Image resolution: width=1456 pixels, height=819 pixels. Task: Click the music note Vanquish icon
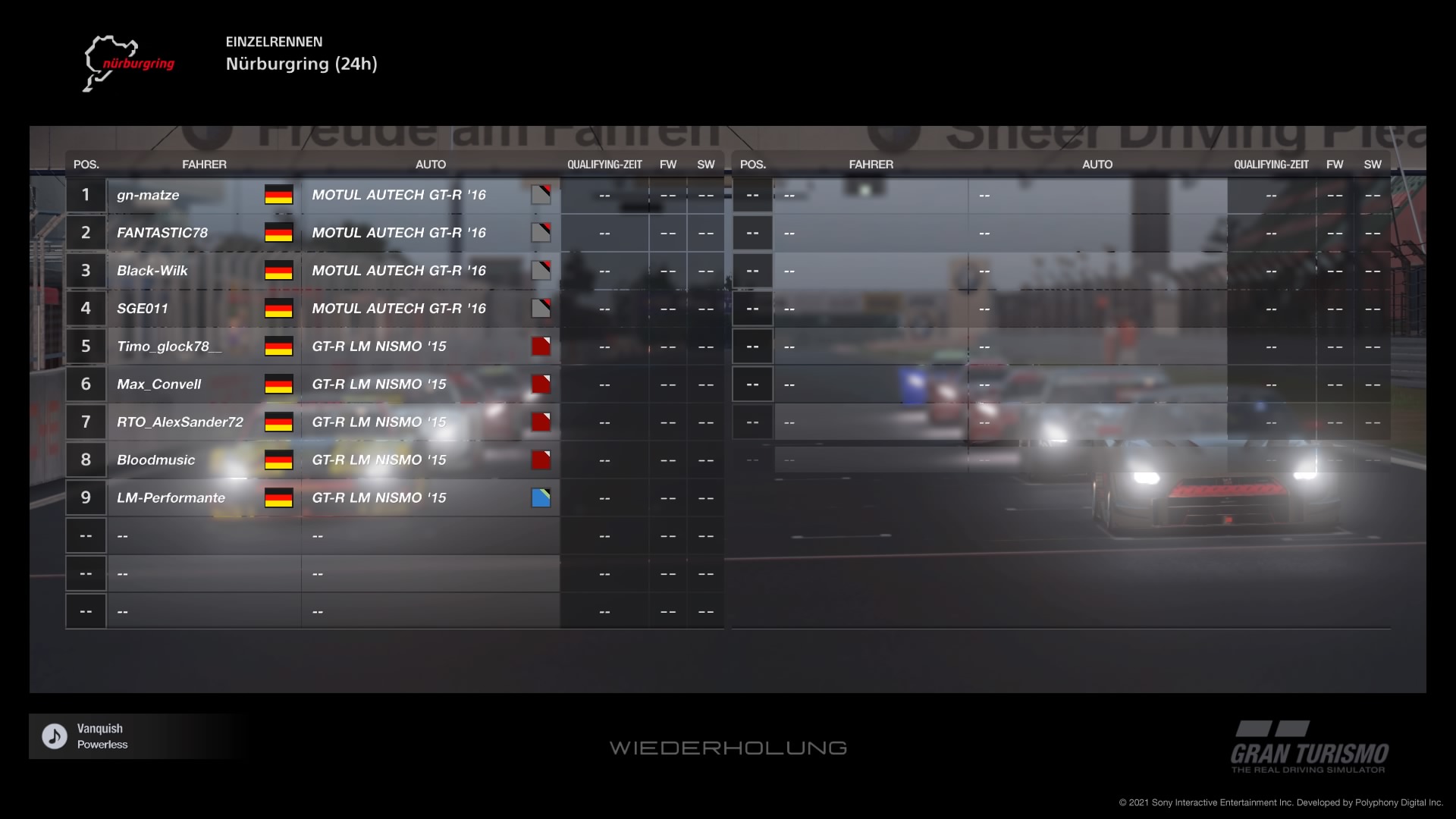[52, 735]
